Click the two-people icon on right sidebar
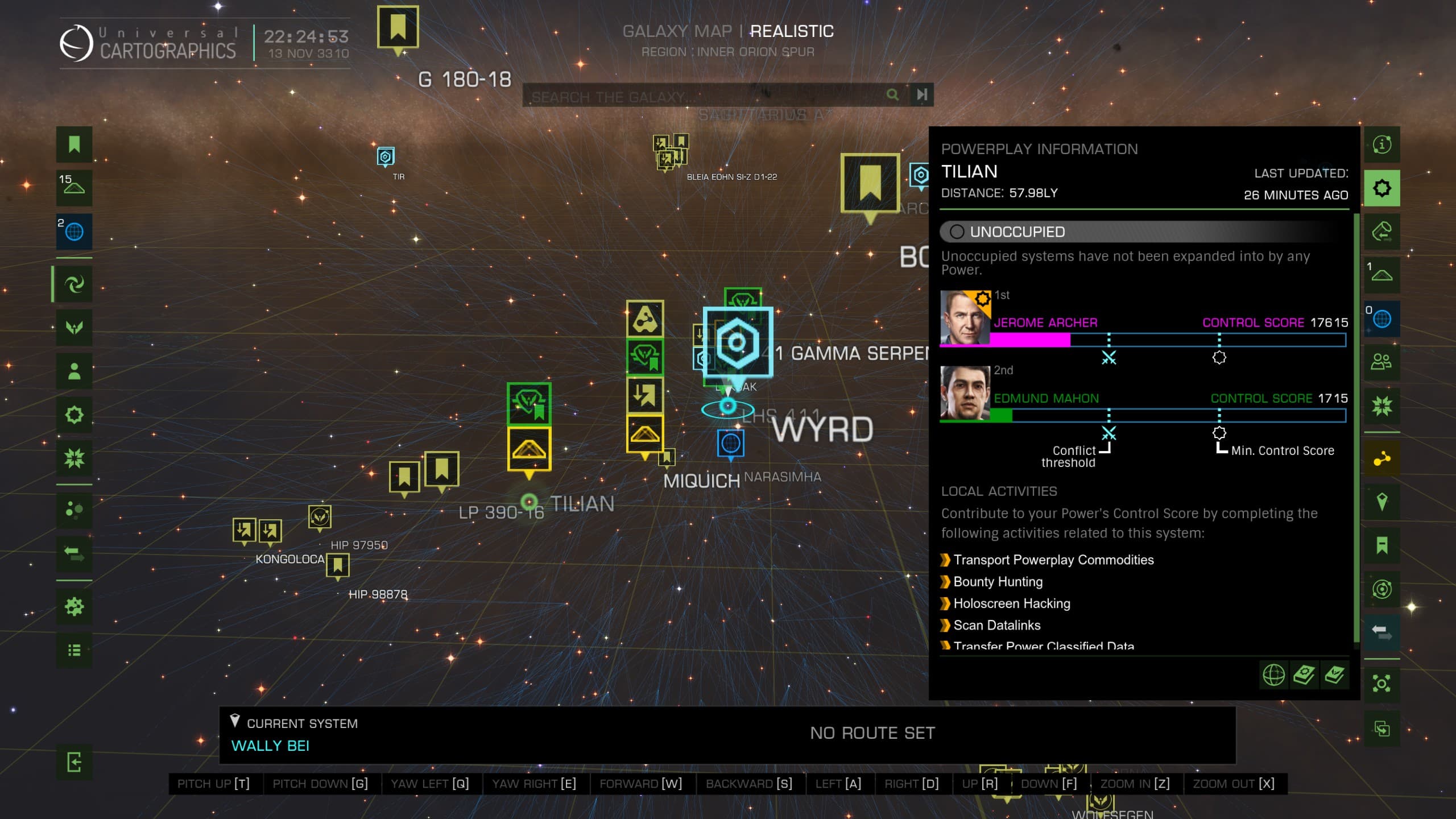This screenshot has height=819, width=1456. [1381, 362]
